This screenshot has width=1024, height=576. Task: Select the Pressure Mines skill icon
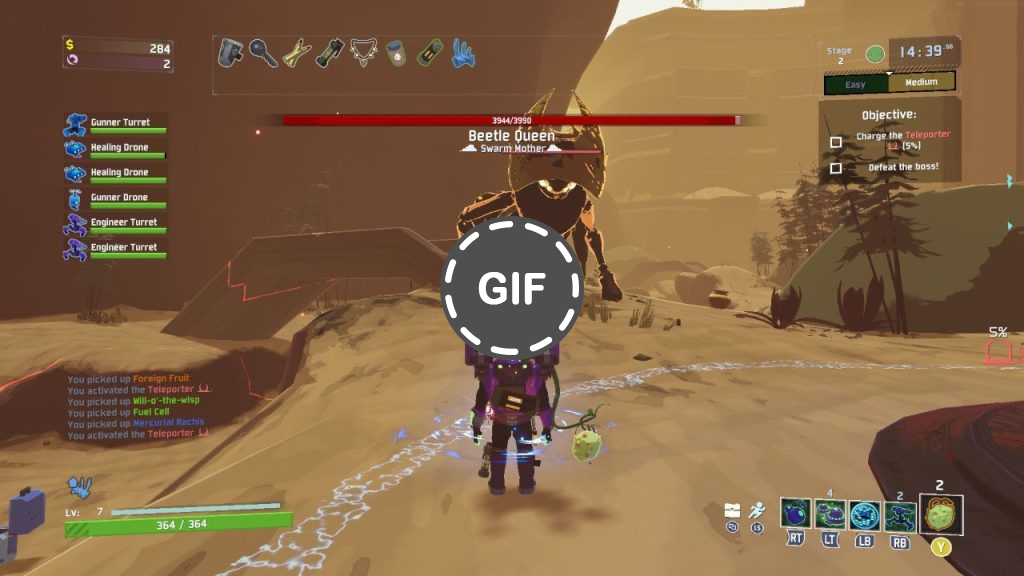point(830,515)
